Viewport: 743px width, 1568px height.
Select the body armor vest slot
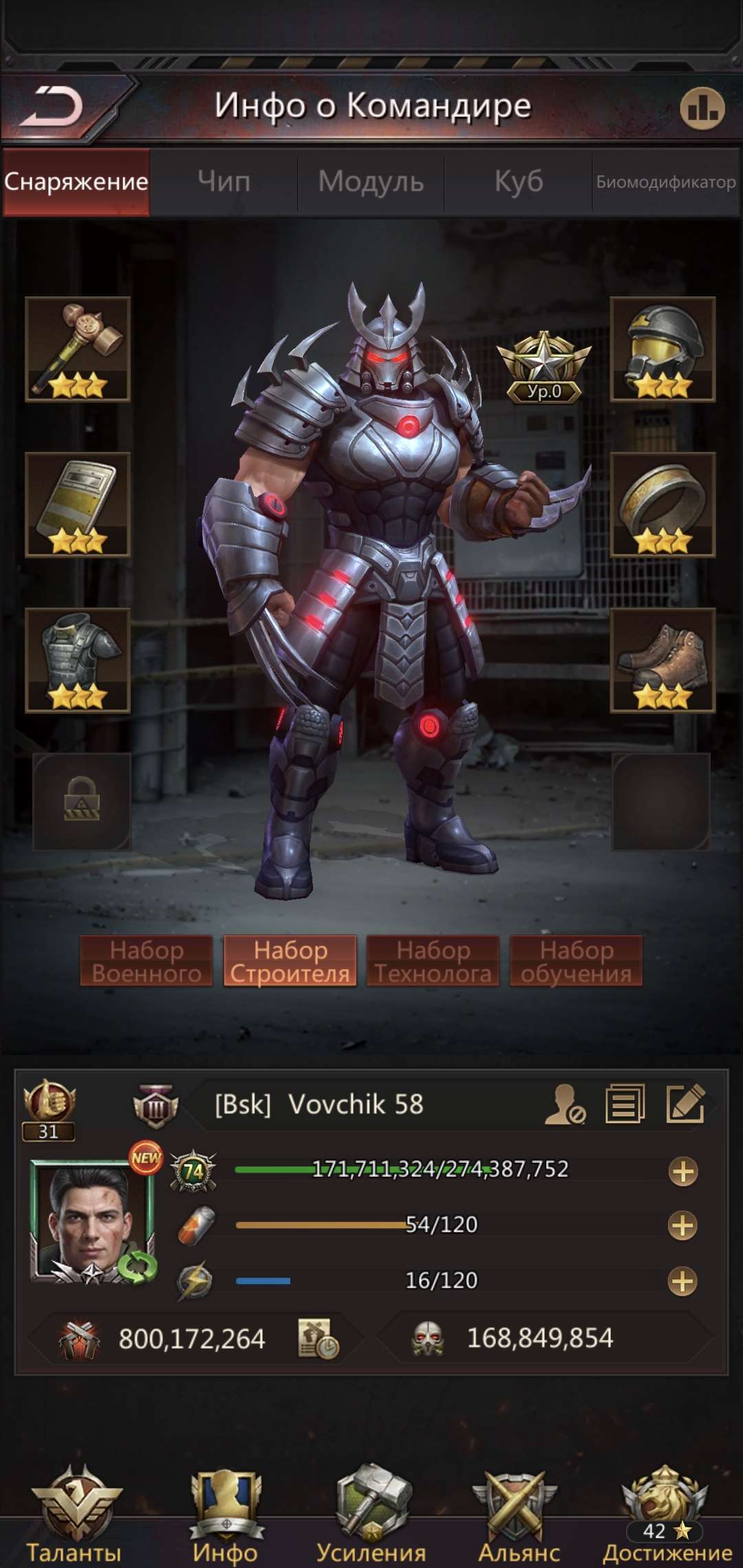pos(78,660)
